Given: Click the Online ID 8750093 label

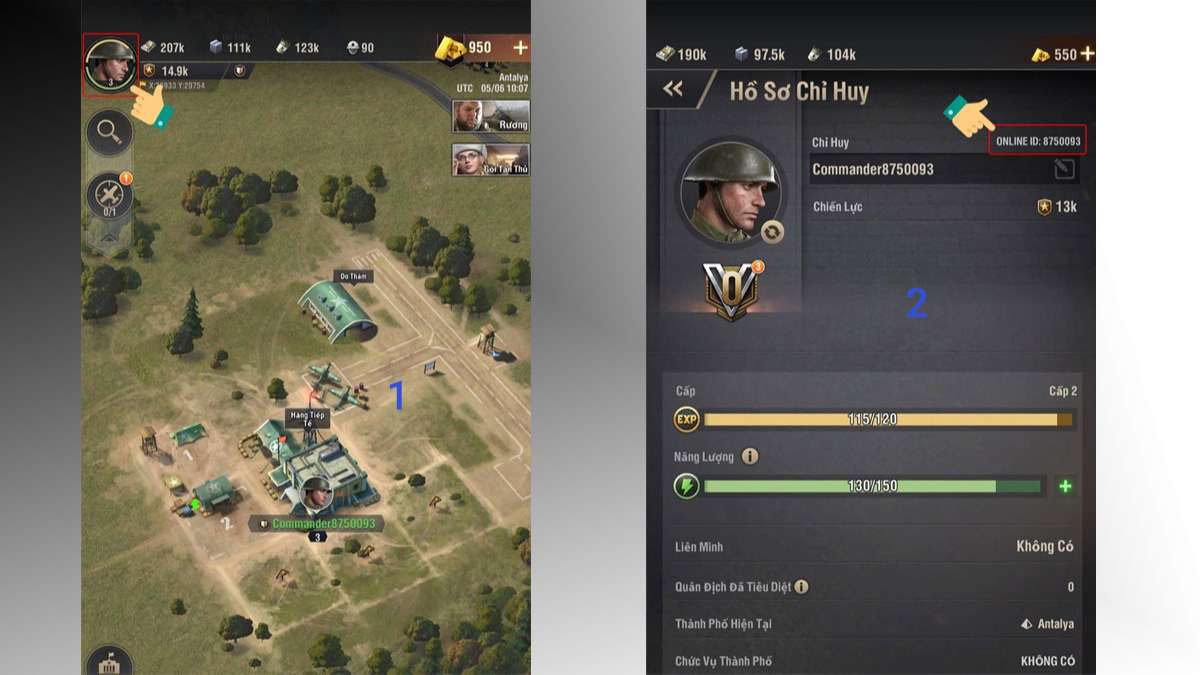Looking at the screenshot, I should 1038,142.
